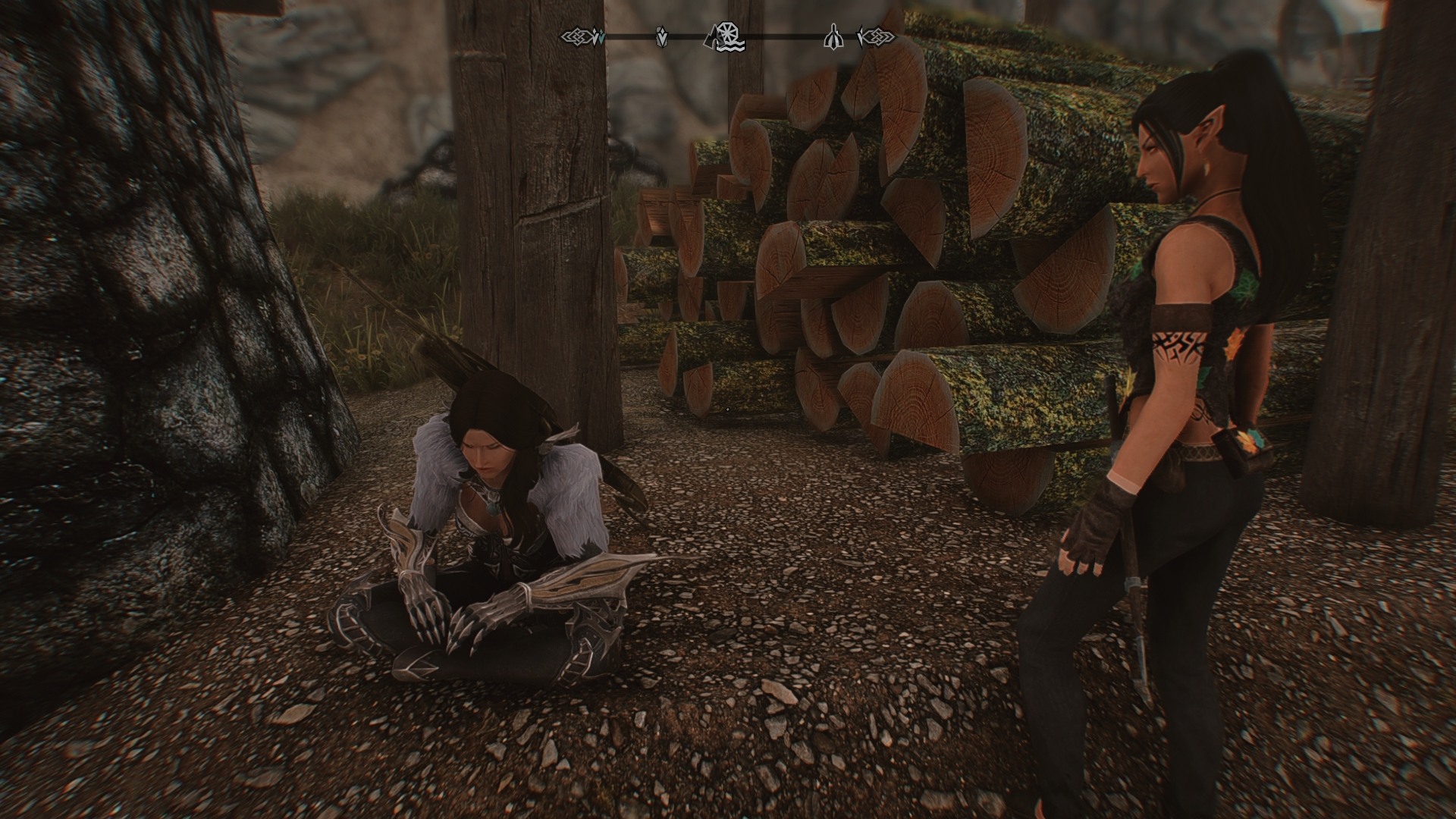1456x819 pixels.
Task: Select the teal quest arrow on the compass
Action: click(601, 36)
